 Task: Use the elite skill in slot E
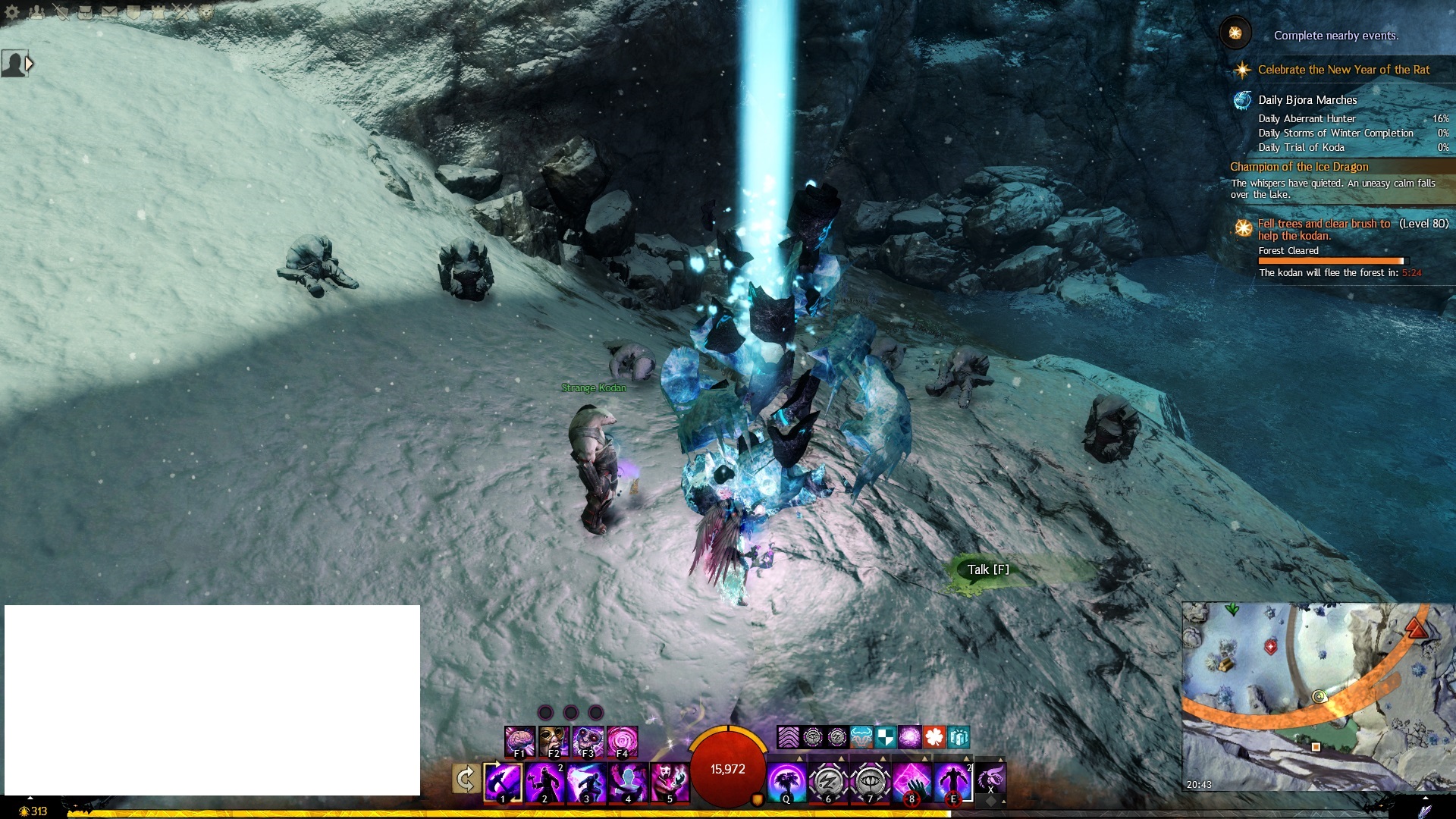point(952,782)
